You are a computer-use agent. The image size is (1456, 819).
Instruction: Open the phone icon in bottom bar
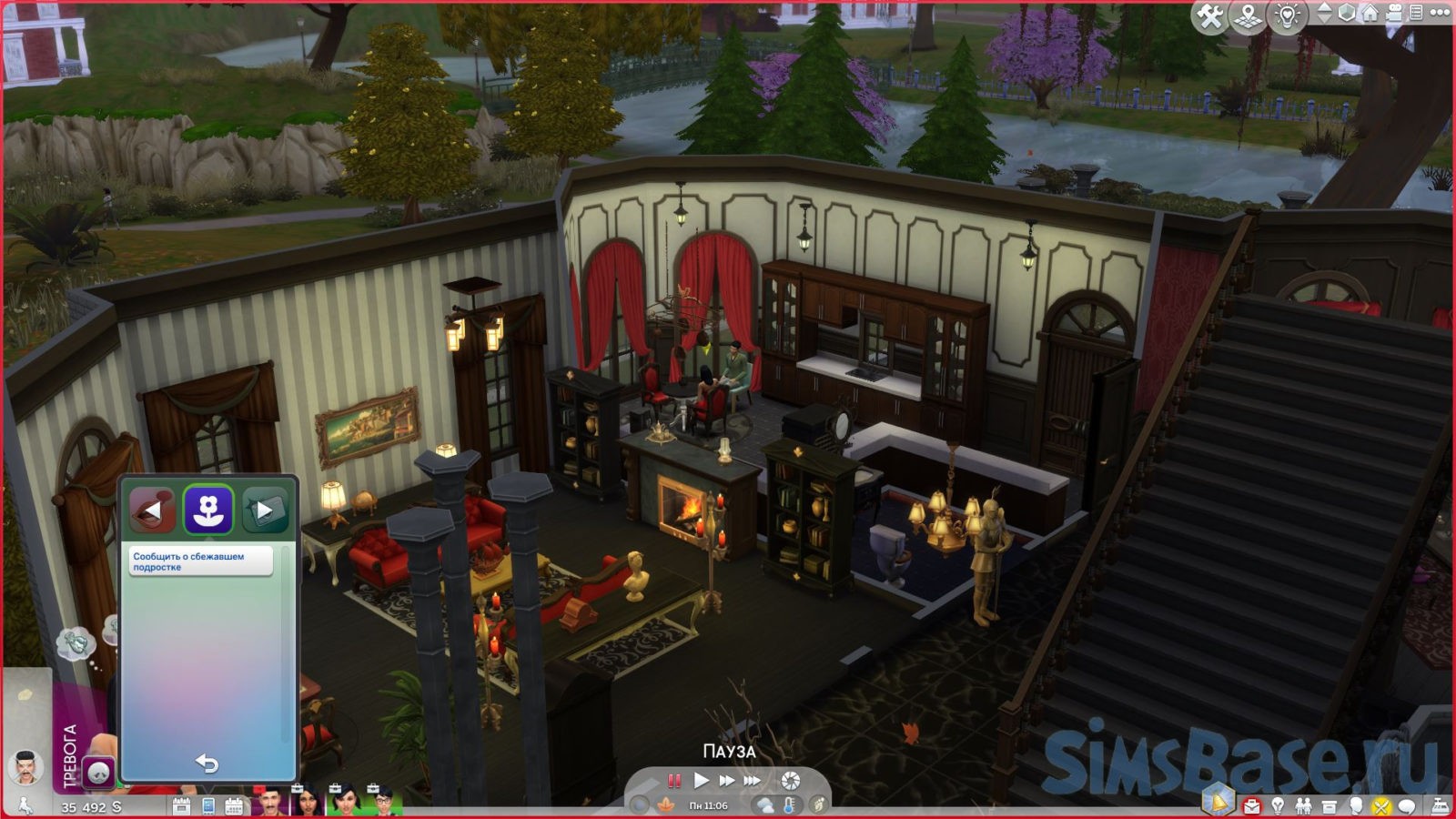click(208, 806)
